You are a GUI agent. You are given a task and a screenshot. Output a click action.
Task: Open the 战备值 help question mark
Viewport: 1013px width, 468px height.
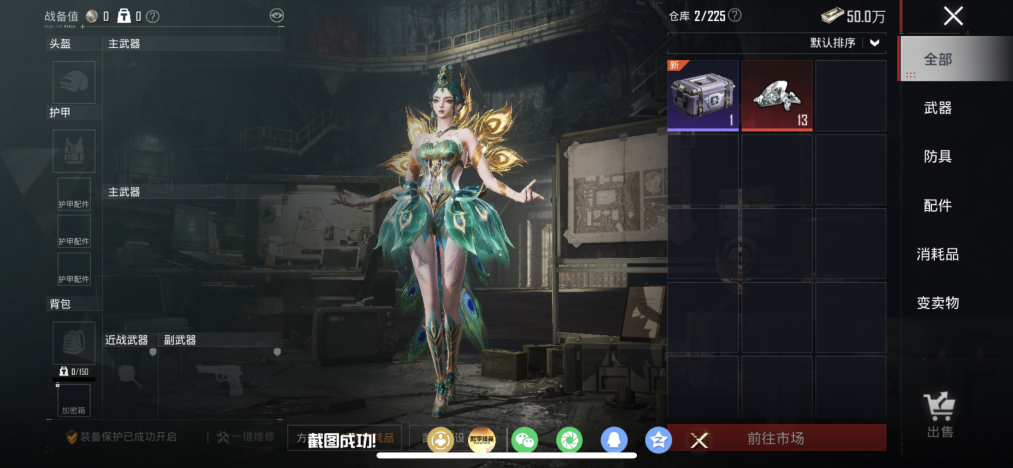point(152,16)
